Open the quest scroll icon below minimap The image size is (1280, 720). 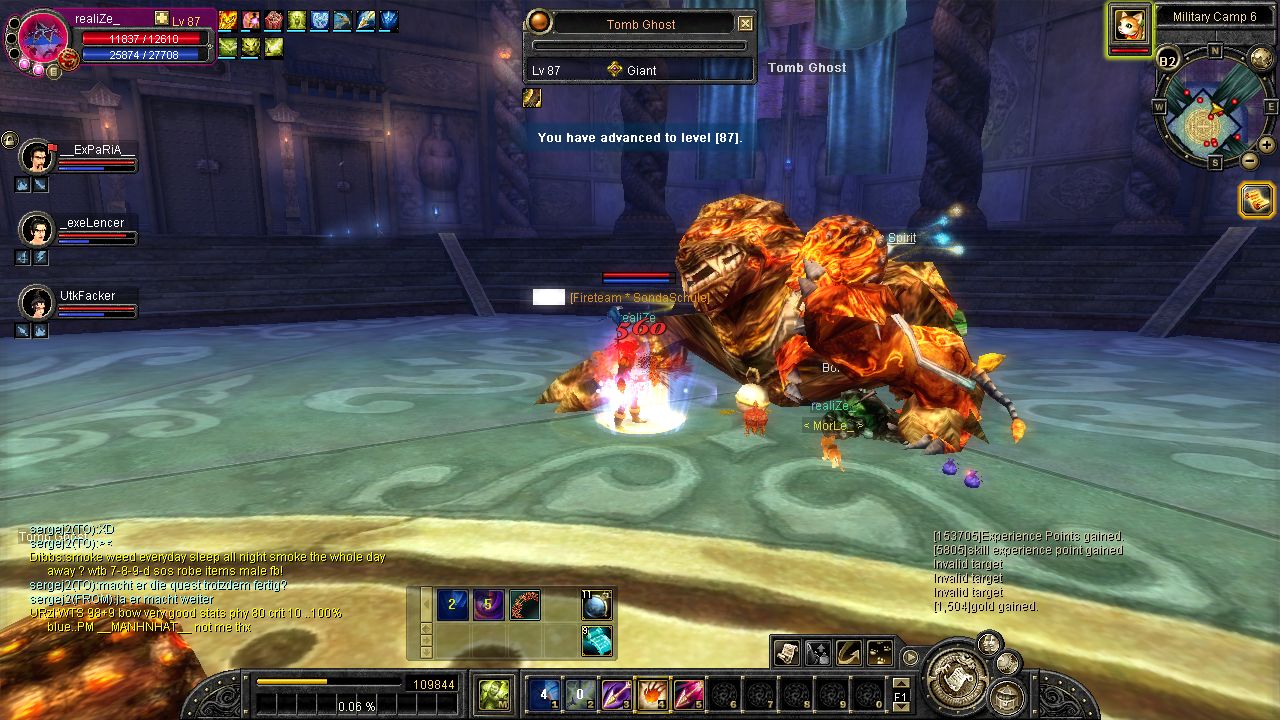click(1257, 200)
